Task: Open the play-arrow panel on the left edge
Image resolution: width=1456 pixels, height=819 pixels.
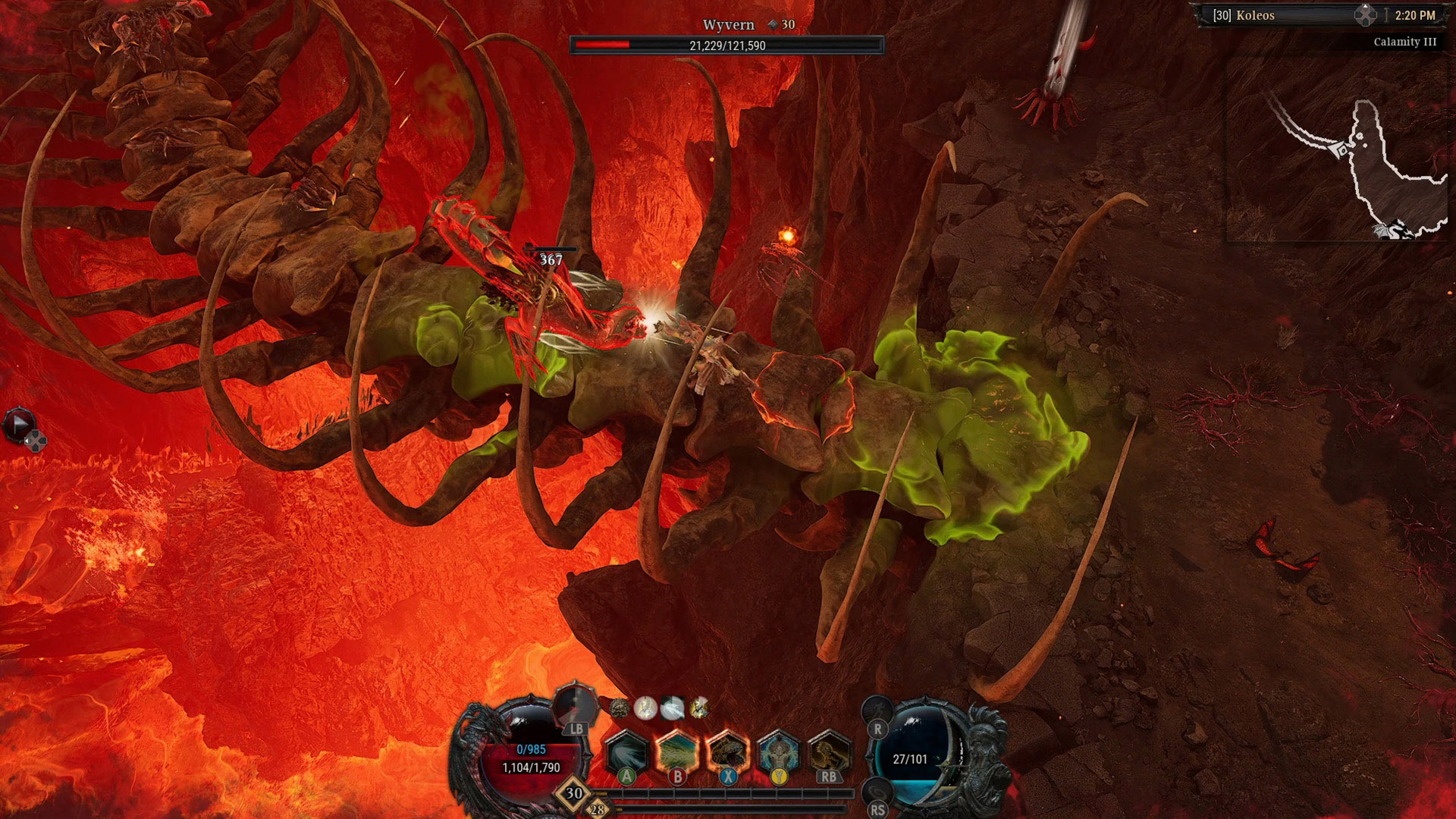Action: coord(19,424)
